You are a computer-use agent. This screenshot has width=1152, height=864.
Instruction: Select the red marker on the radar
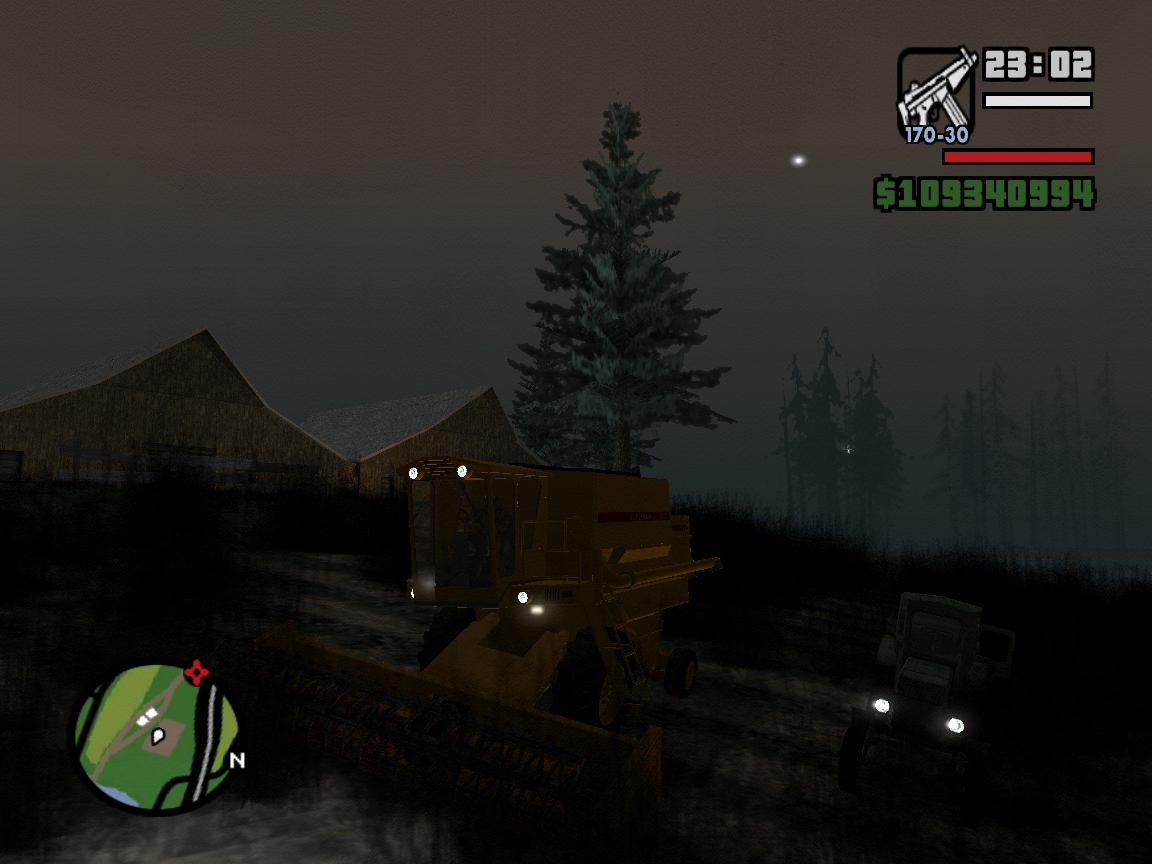click(x=198, y=672)
